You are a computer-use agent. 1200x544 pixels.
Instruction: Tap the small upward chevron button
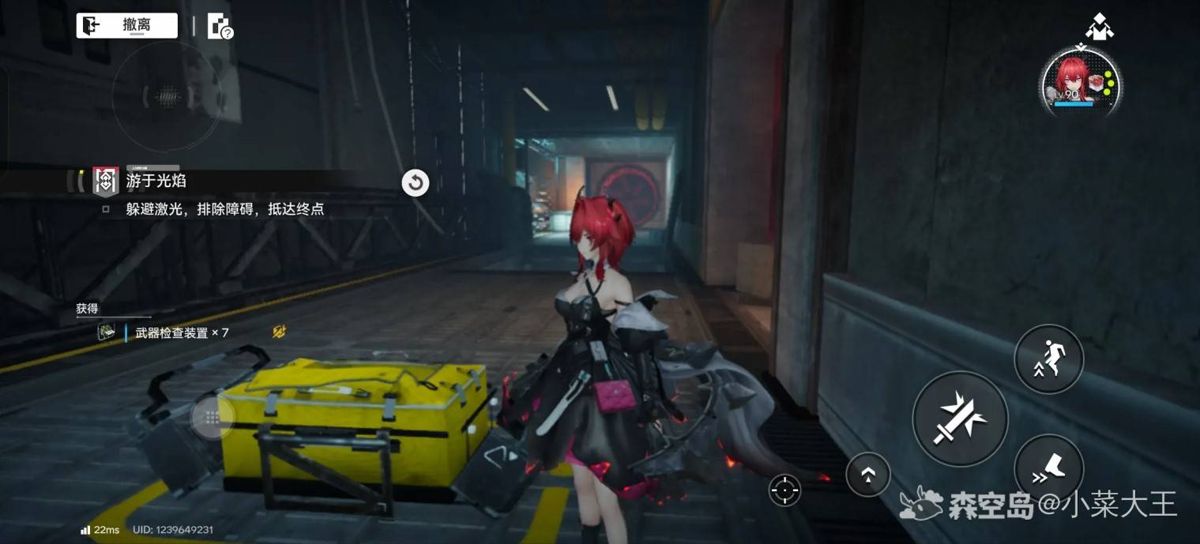868,476
